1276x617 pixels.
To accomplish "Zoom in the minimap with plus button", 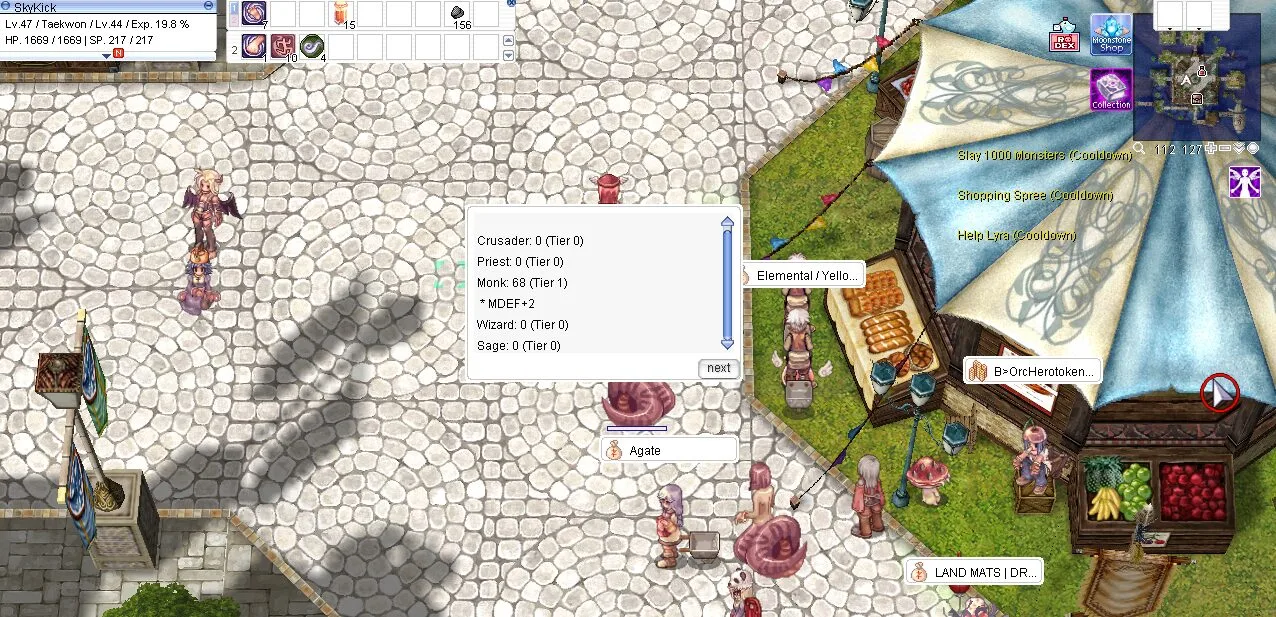I will pyautogui.click(x=1211, y=149).
